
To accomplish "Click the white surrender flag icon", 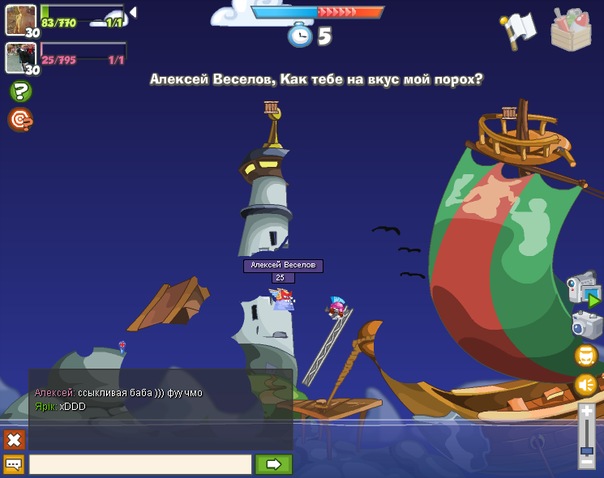I will click(x=519, y=29).
